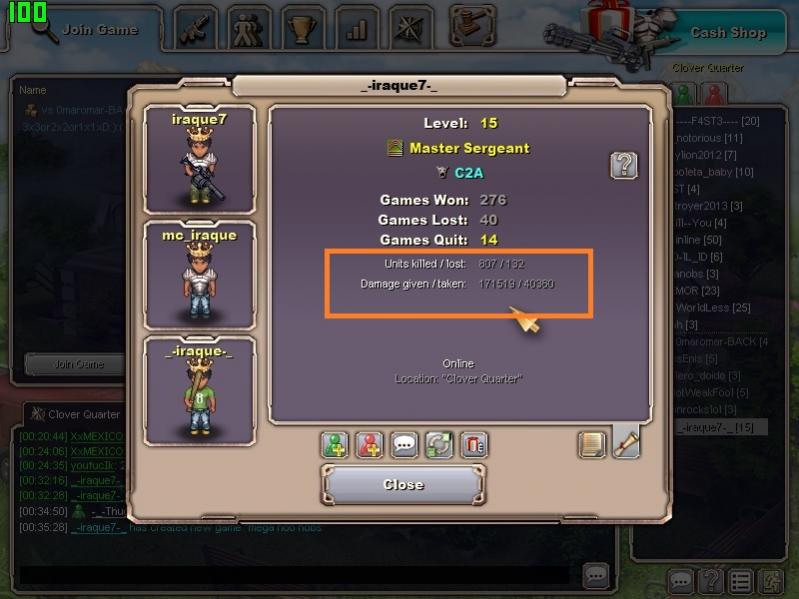The image size is (799, 599).
Task: Open the question mark help in profile
Action: point(624,165)
